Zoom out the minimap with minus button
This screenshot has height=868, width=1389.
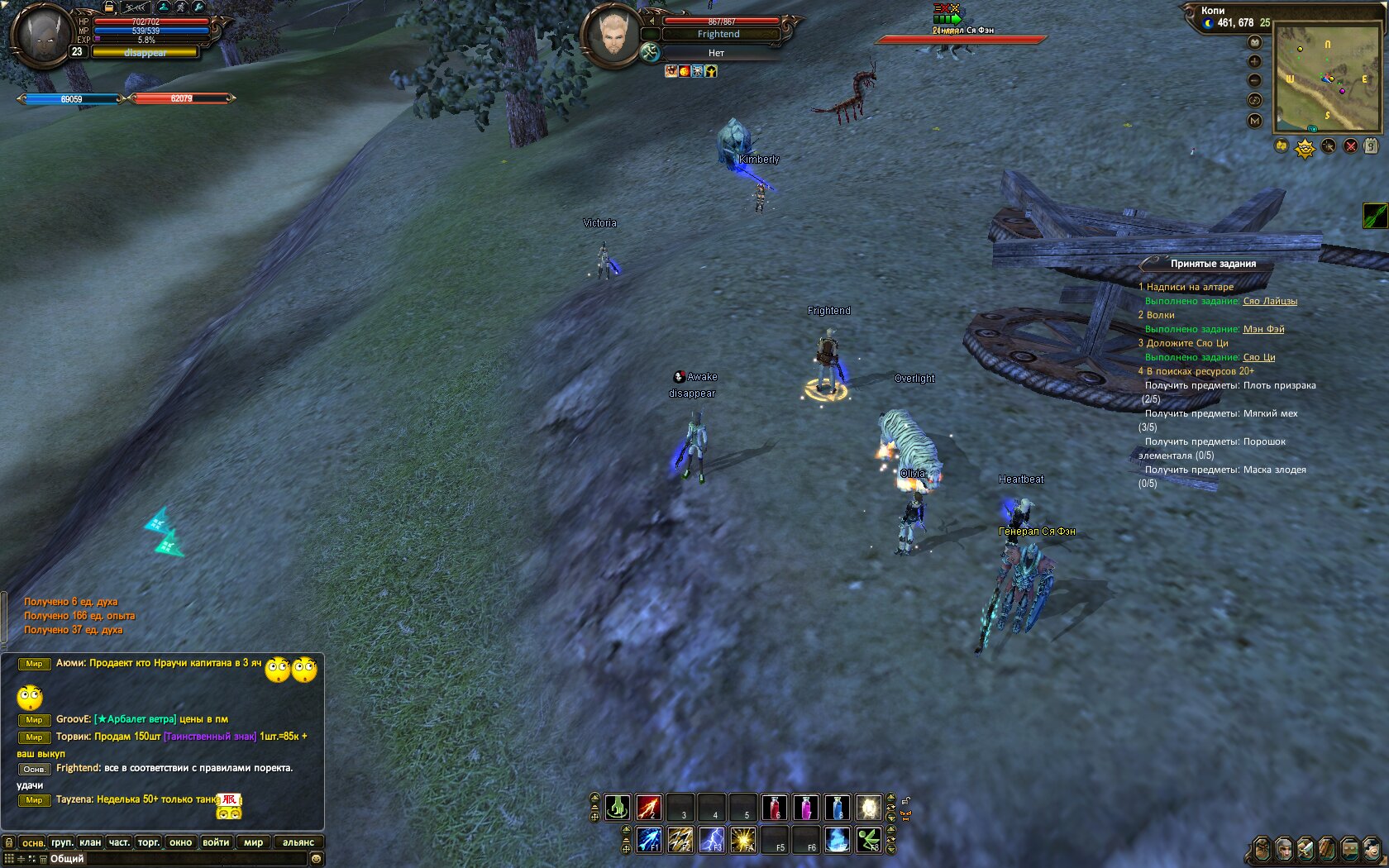pyautogui.click(x=1255, y=80)
